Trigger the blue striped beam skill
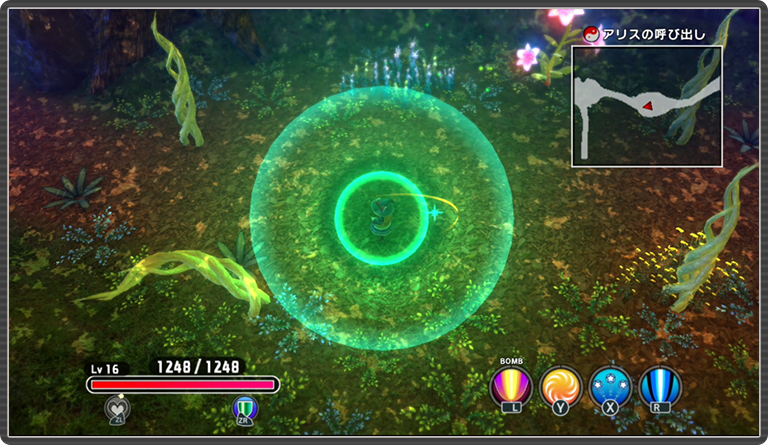This screenshot has width=768, height=445. [659, 386]
